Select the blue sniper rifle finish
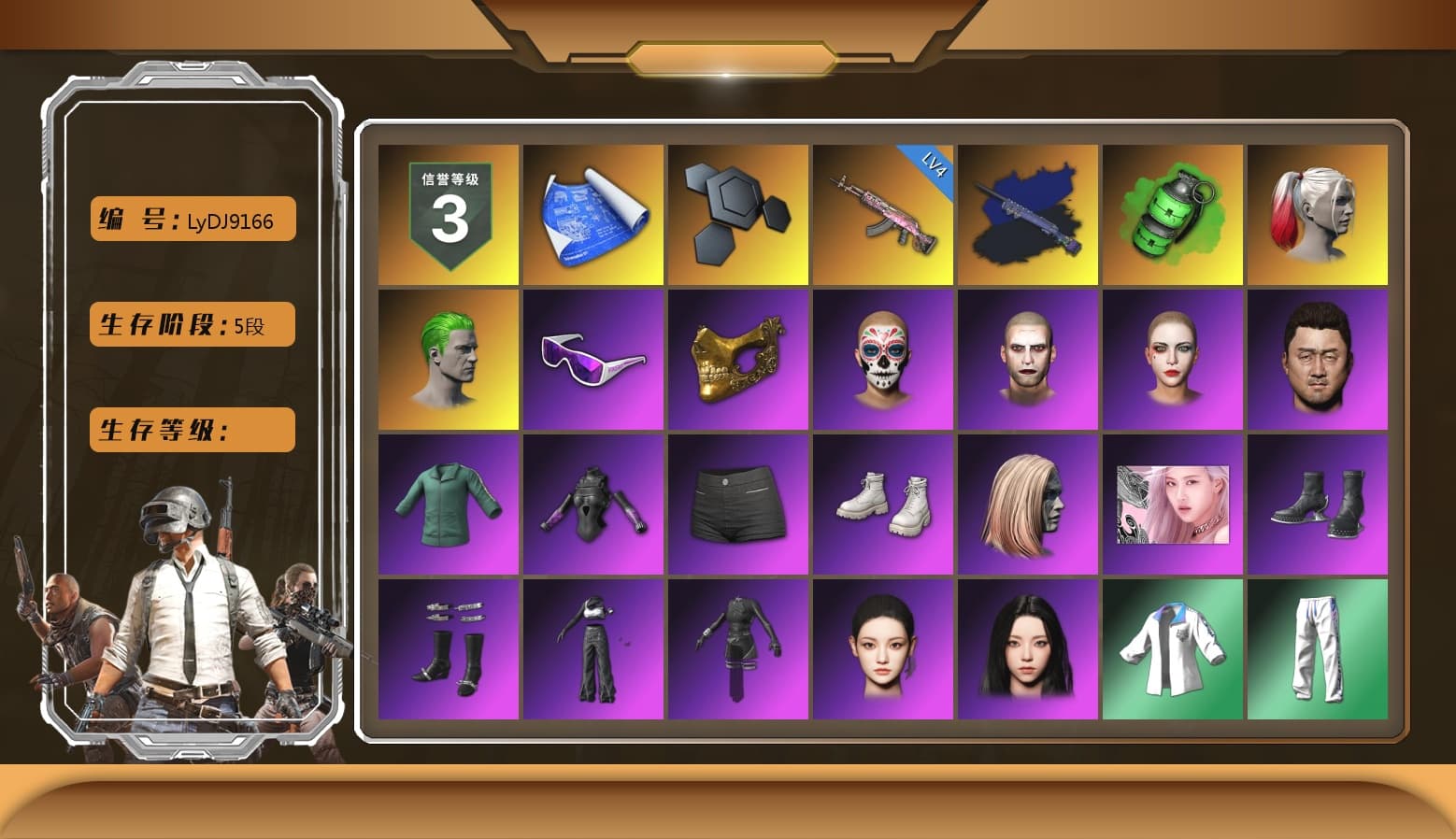 tap(1028, 213)
